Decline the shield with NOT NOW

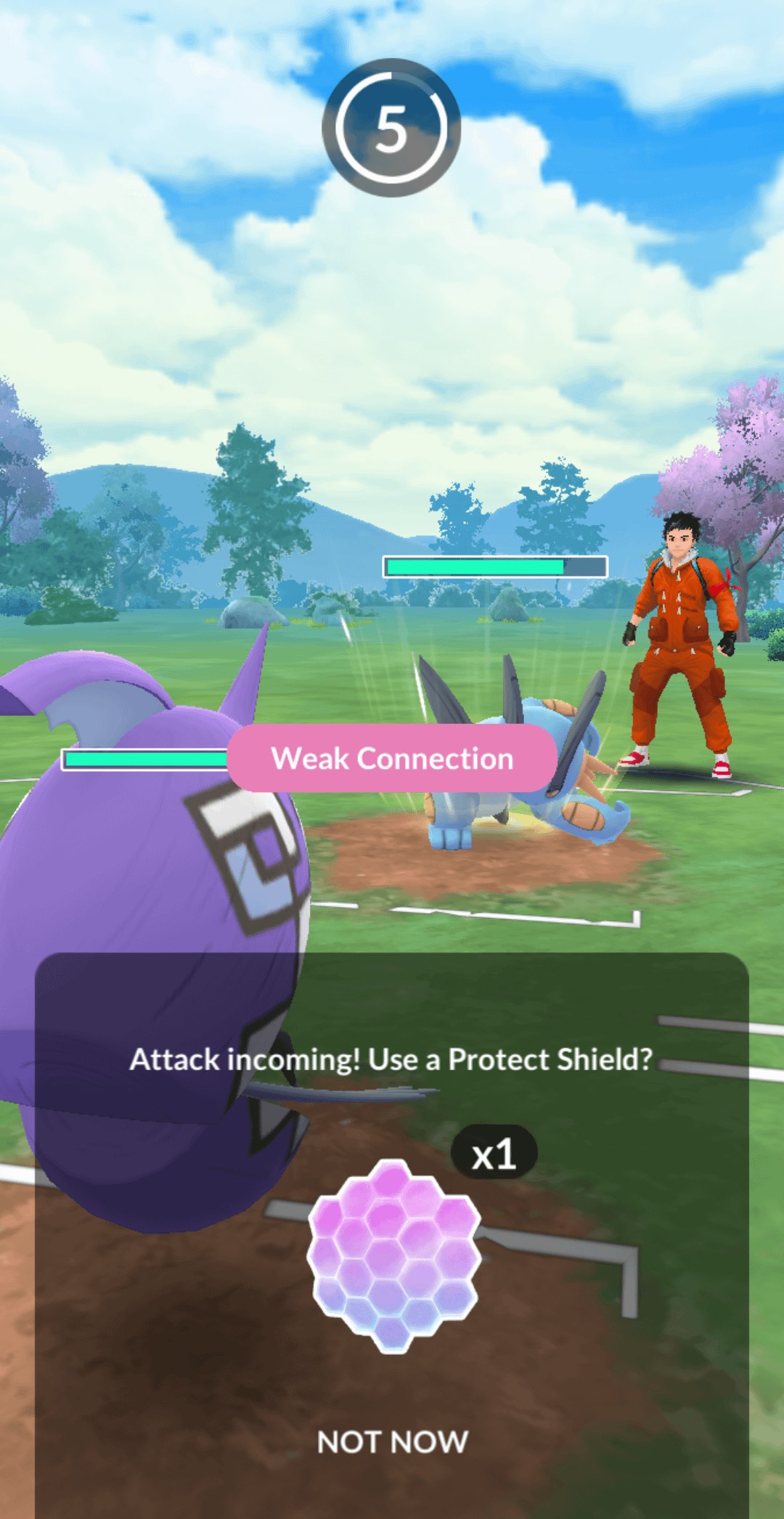(393, 1442)
